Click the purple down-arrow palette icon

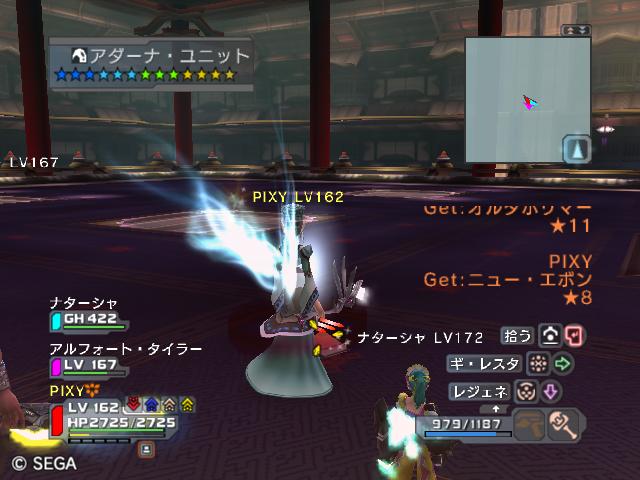pyautogui.click(x=552, y=391)
